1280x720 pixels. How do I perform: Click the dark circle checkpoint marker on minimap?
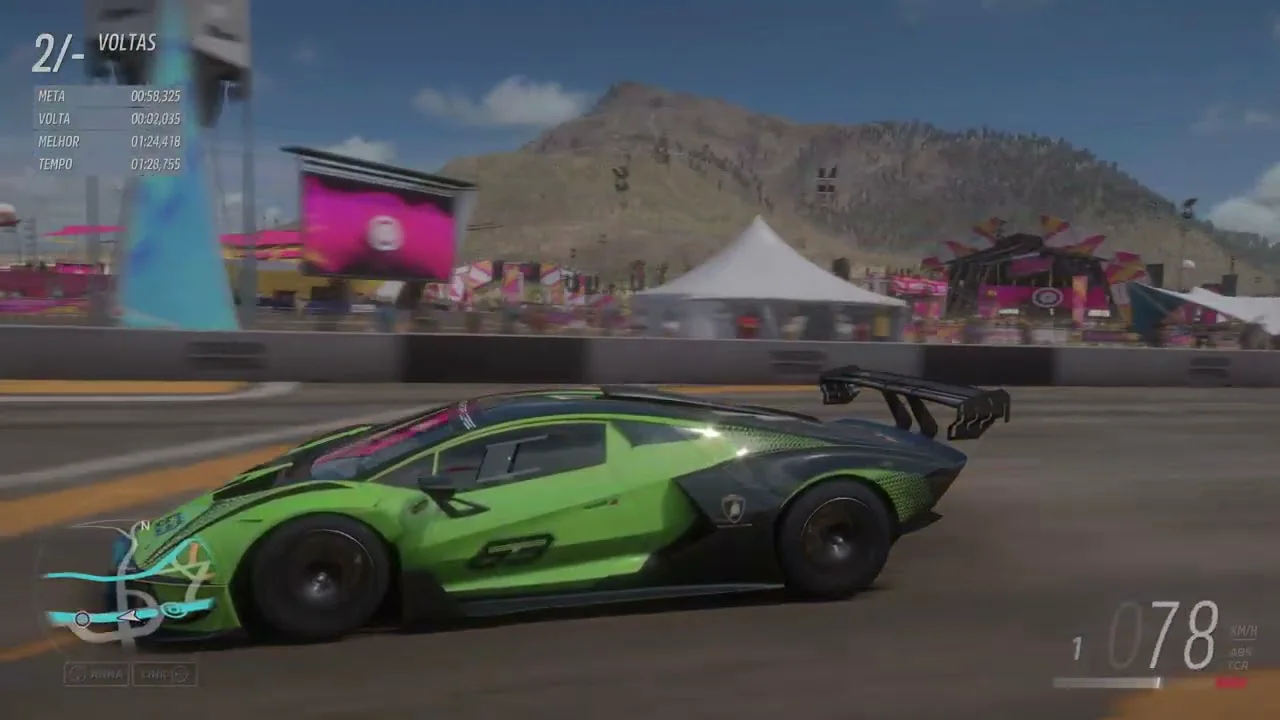point(83,620)
